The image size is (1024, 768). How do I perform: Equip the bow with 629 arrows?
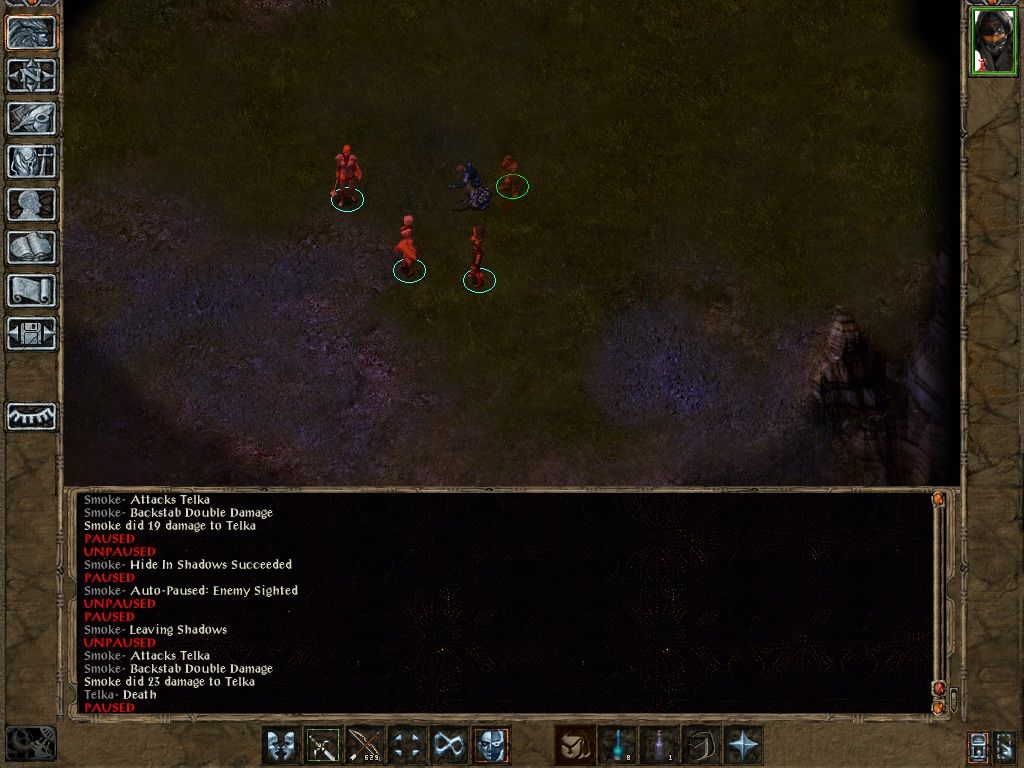(365, 745)
